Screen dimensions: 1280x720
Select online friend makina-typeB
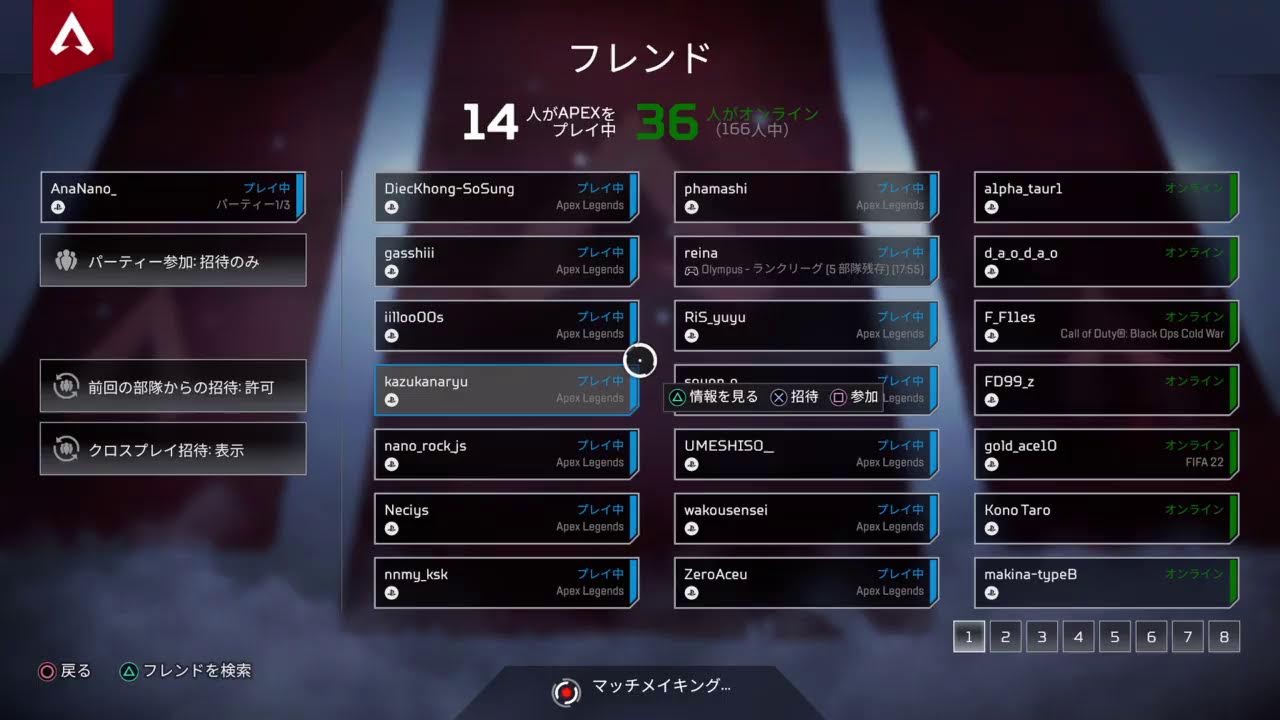(1106, 582)
